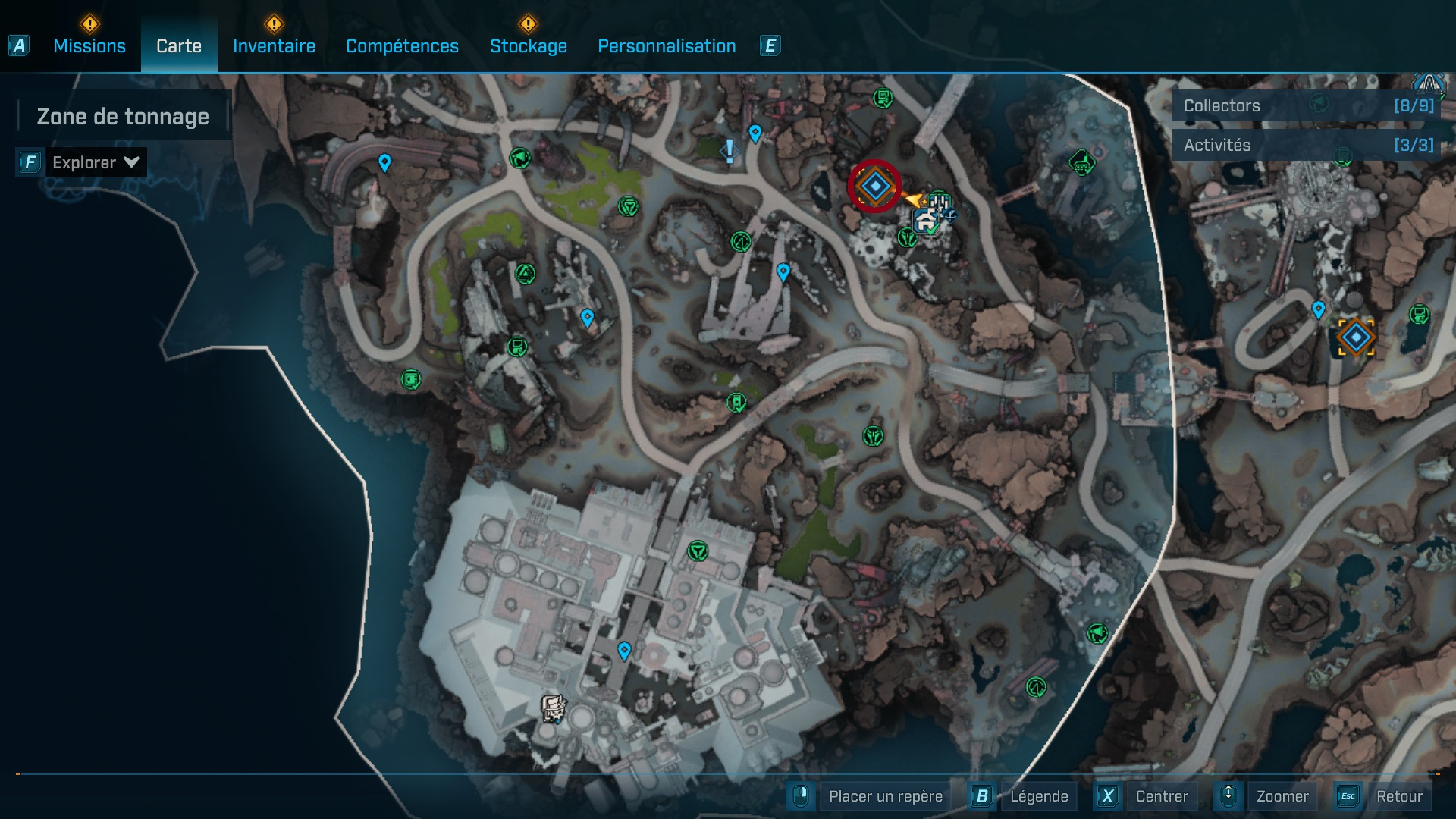The width and height of the screenshot is (1456, 819).
Task: Open the Personnalisation tab
Action: 667,46
